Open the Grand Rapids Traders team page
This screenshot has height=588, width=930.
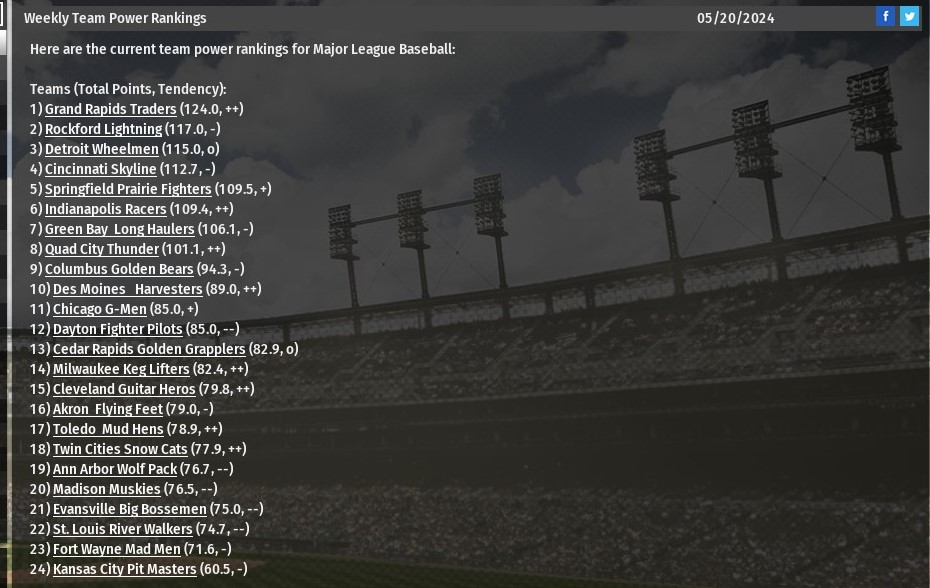[110, 109]
